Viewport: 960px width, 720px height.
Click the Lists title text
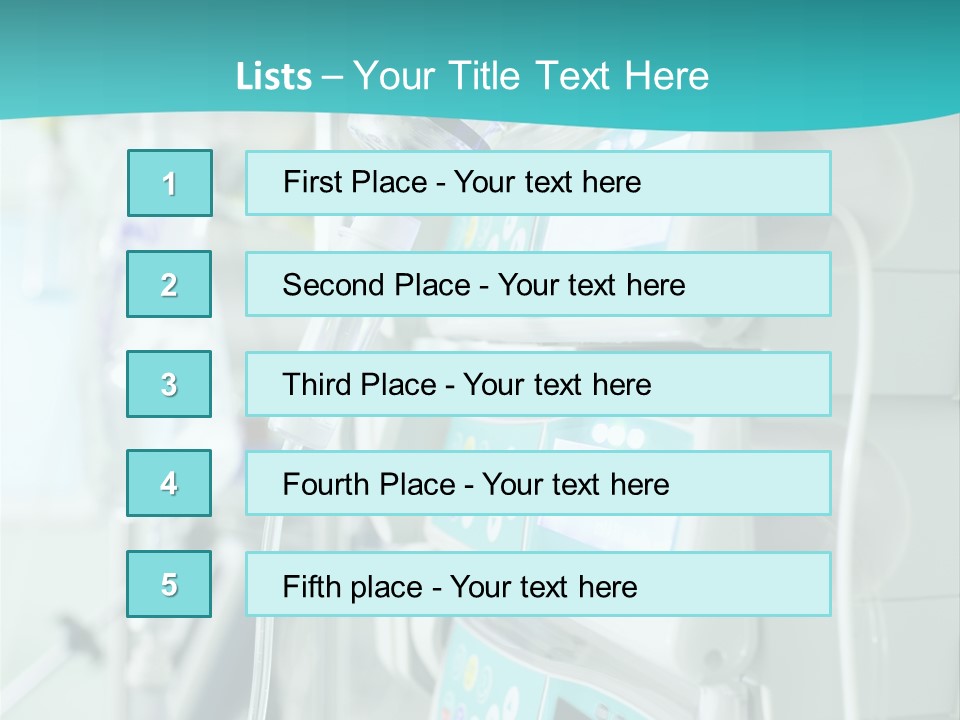[472, 76]
